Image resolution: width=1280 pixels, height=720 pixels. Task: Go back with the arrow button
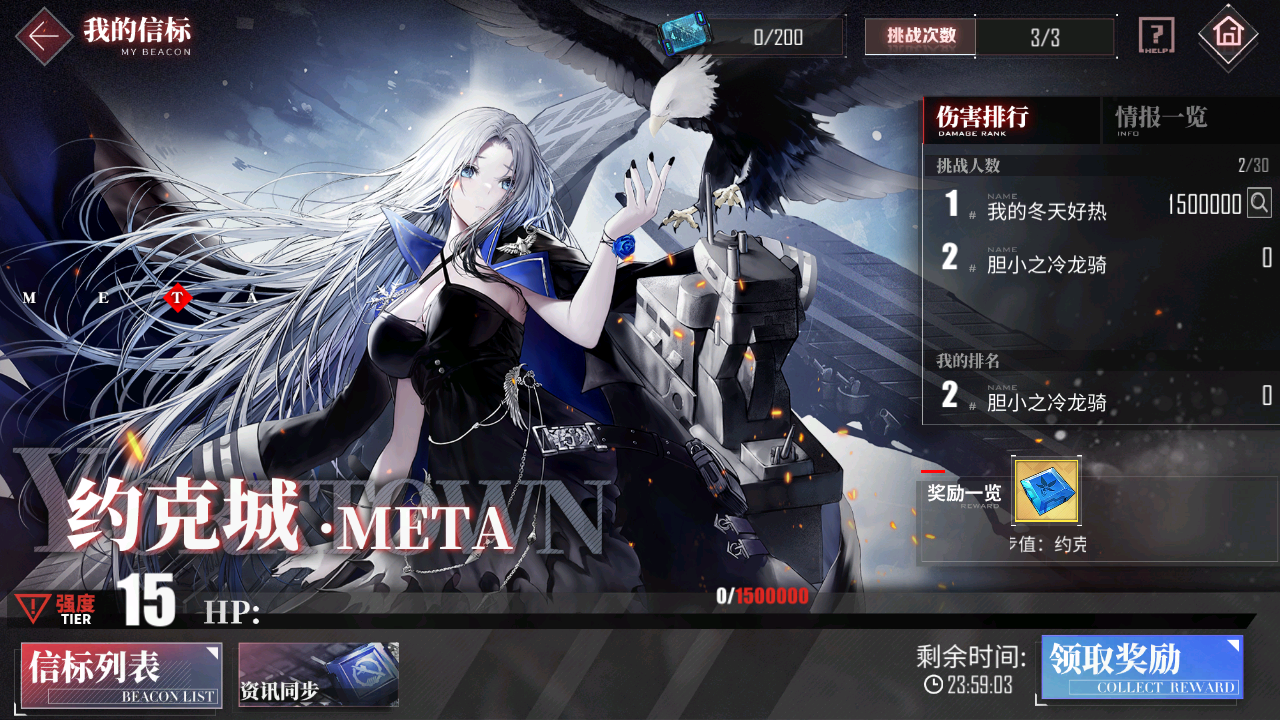(x=43, y=36)
